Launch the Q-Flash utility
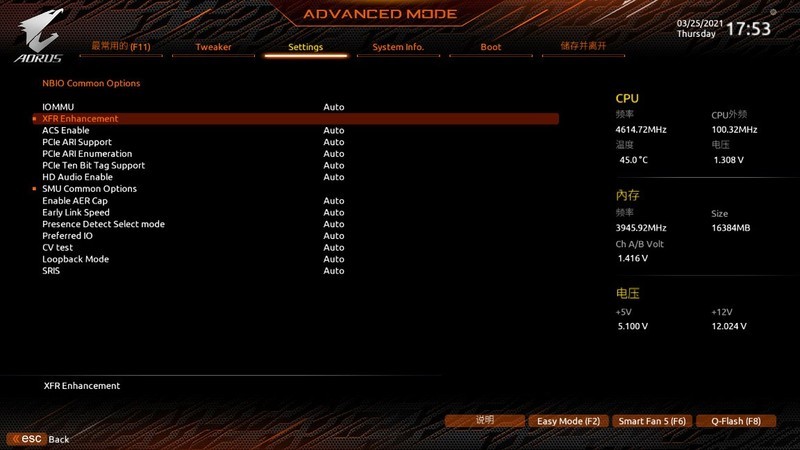The width and height of the screenshot is (800, 450). [x=736, y=421]
